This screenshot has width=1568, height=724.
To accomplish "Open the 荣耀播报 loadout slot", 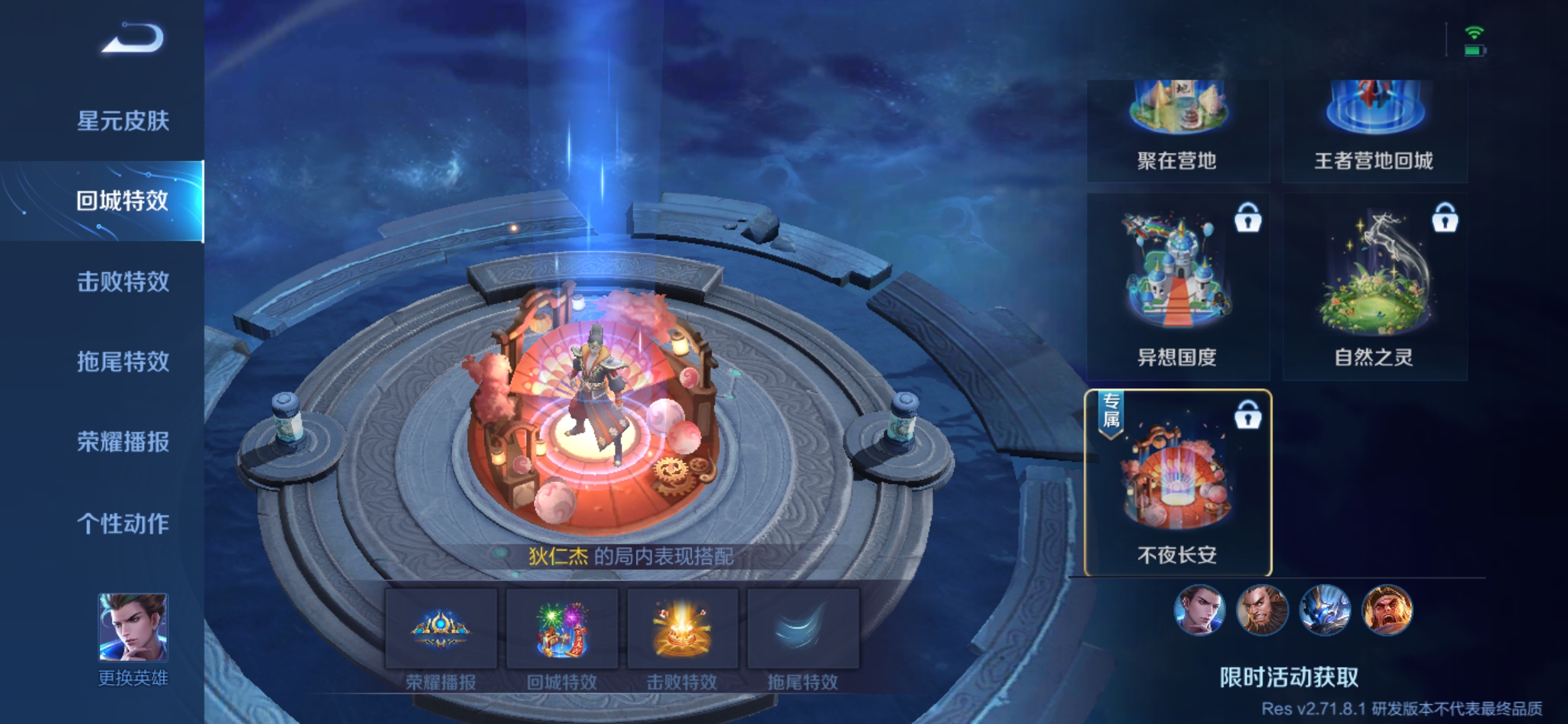I will pos(441,629).
